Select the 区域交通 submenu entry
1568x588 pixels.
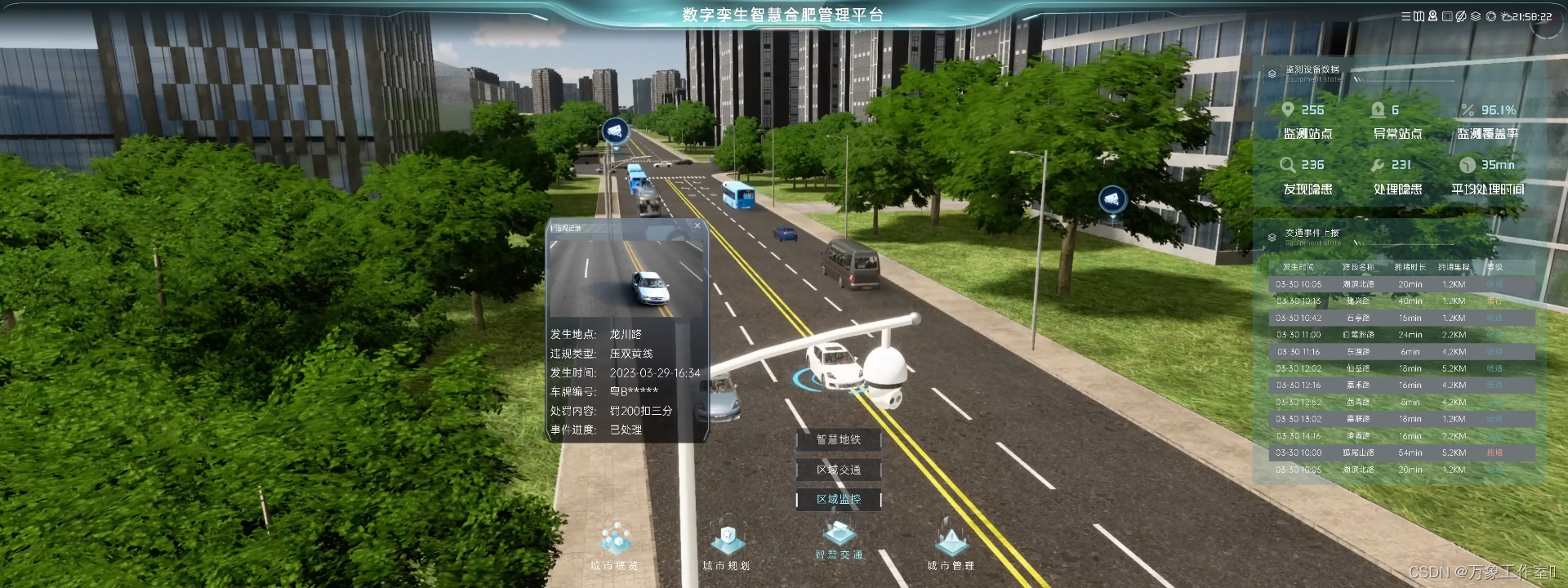[839, 470]
